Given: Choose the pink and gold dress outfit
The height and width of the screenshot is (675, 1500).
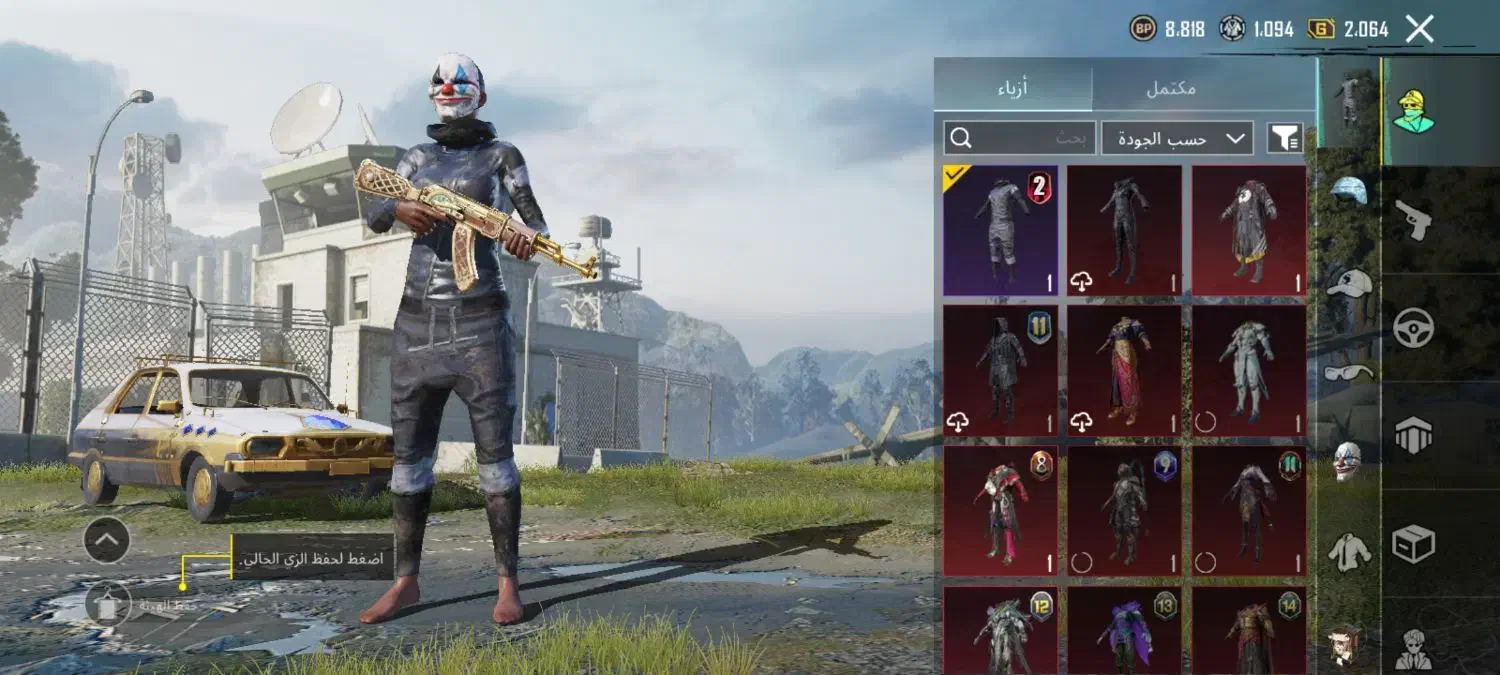Looking at the screenshot, I should click(1124, 370).
